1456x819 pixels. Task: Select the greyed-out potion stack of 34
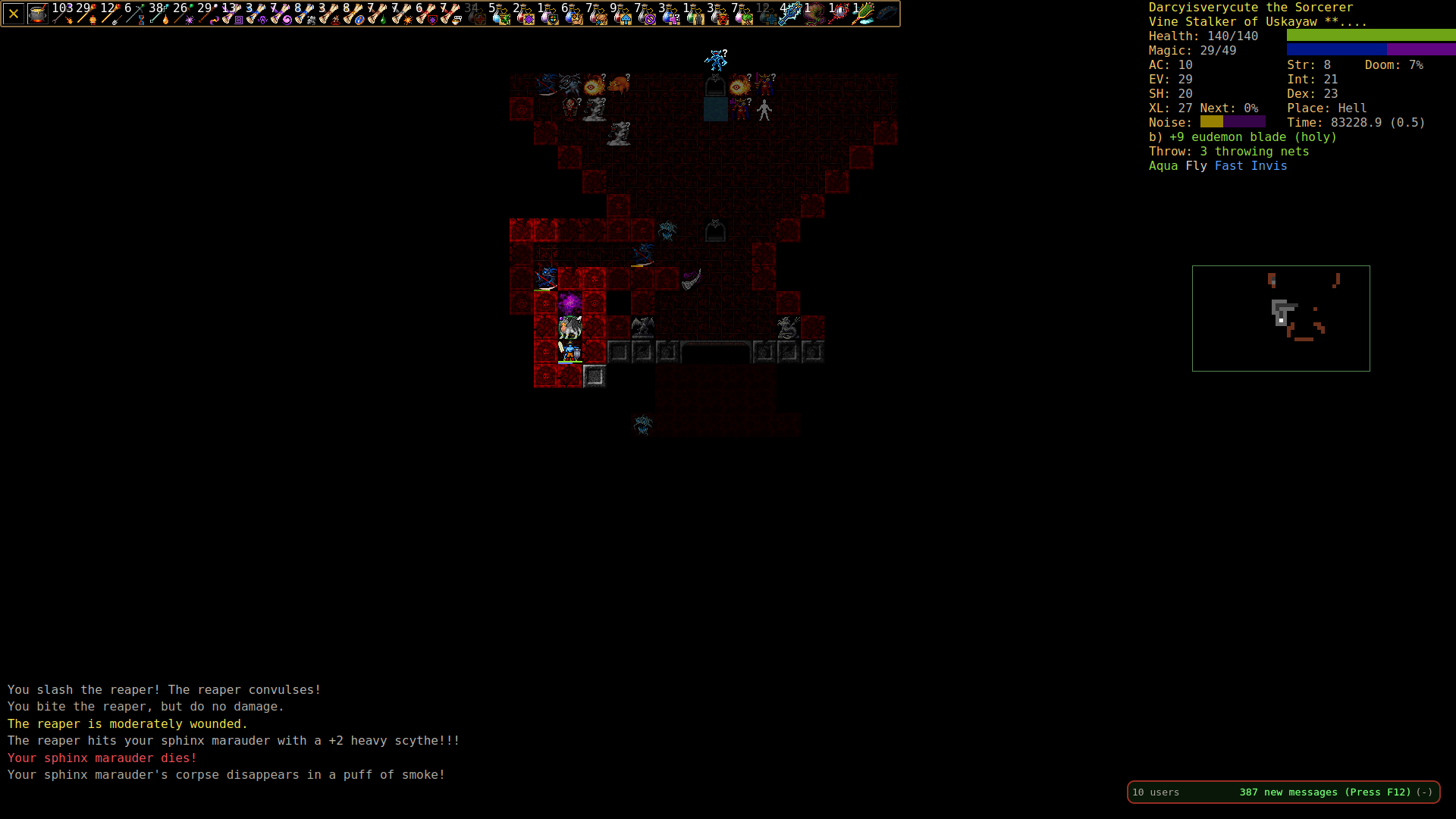pyautogui.click(x=475, y=14)
